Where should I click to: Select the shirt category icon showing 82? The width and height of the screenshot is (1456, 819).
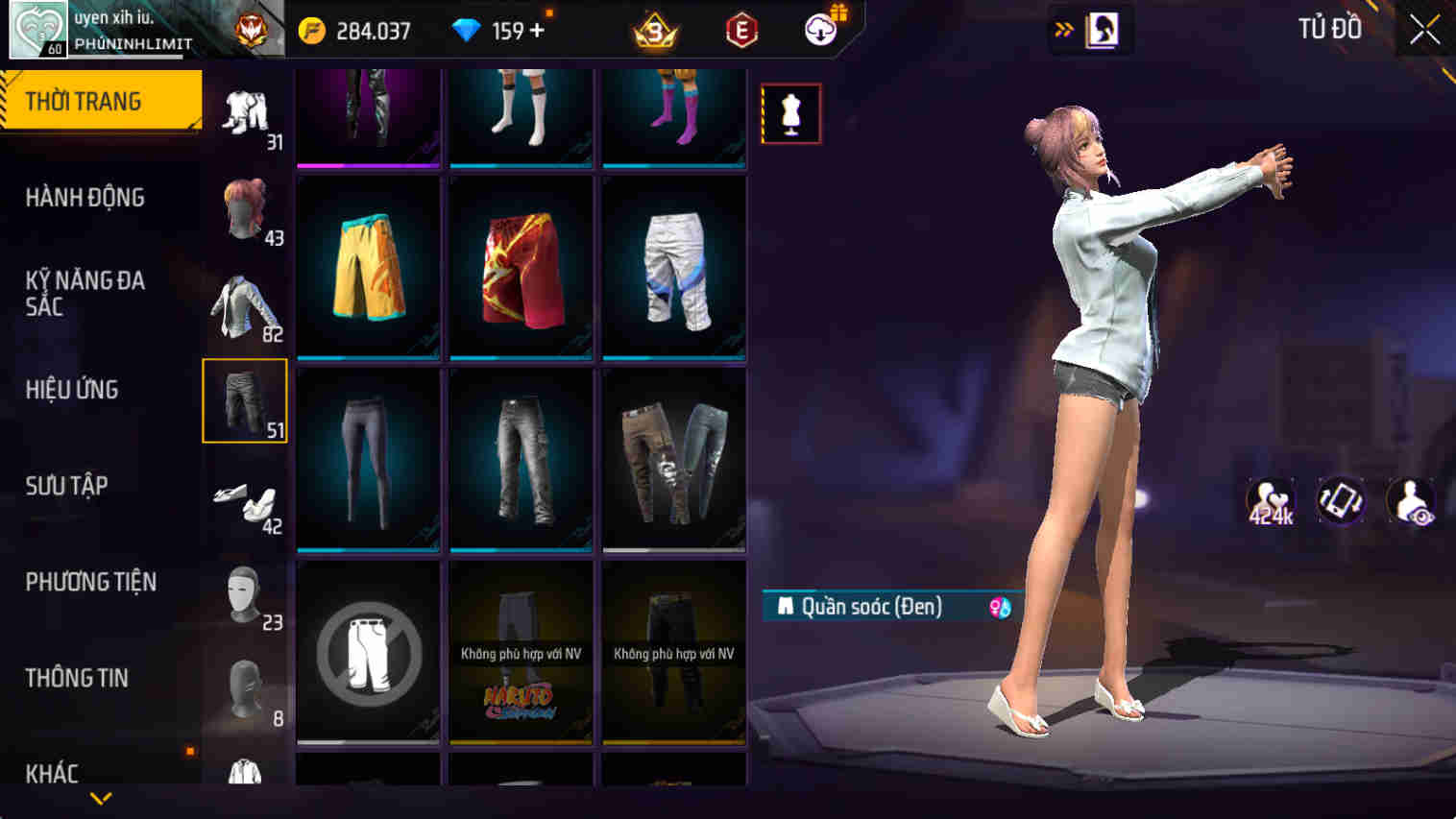243,305
